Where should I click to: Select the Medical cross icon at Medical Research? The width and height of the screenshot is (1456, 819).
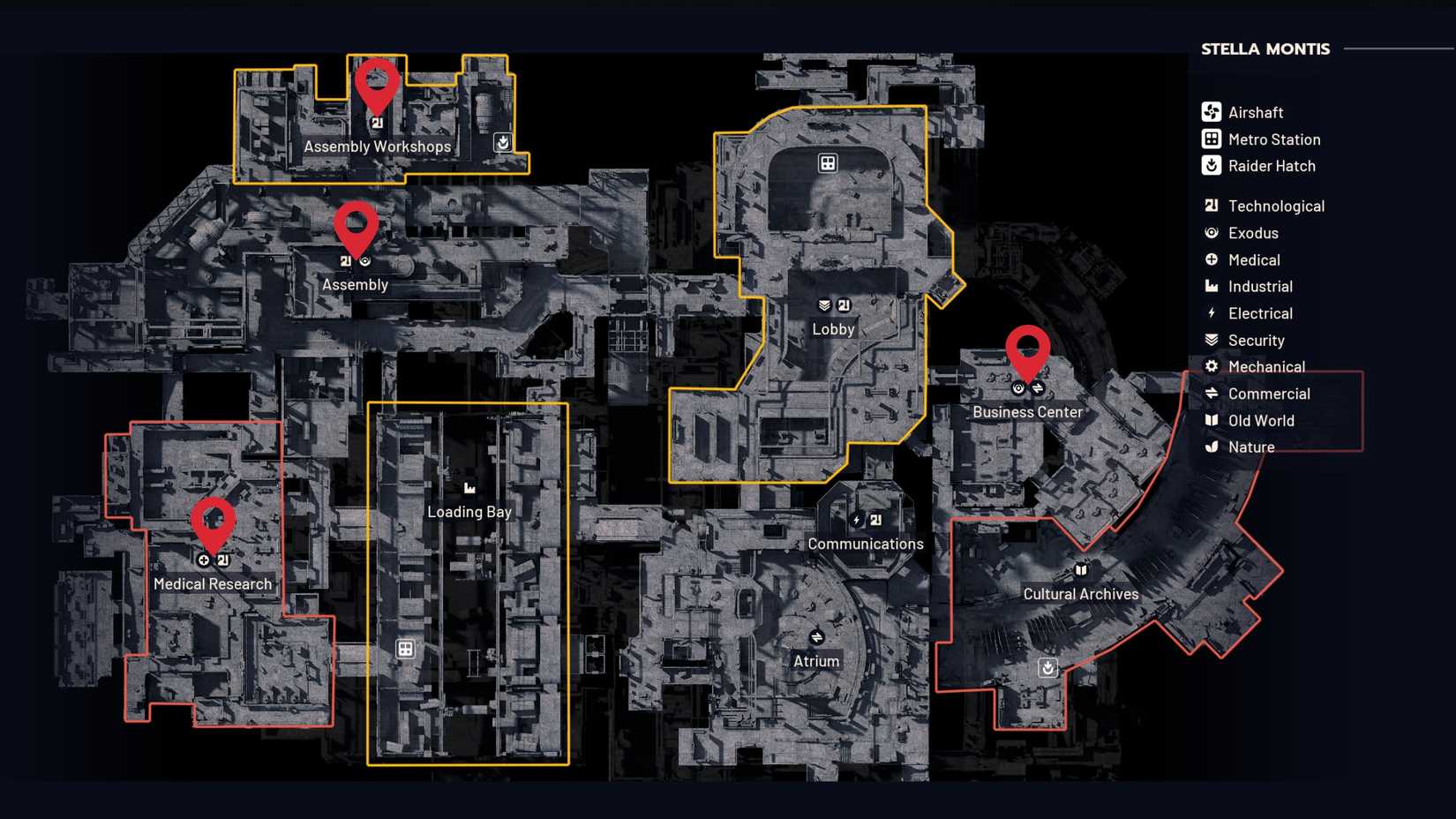pyautogui.click(x=204, y=559)
